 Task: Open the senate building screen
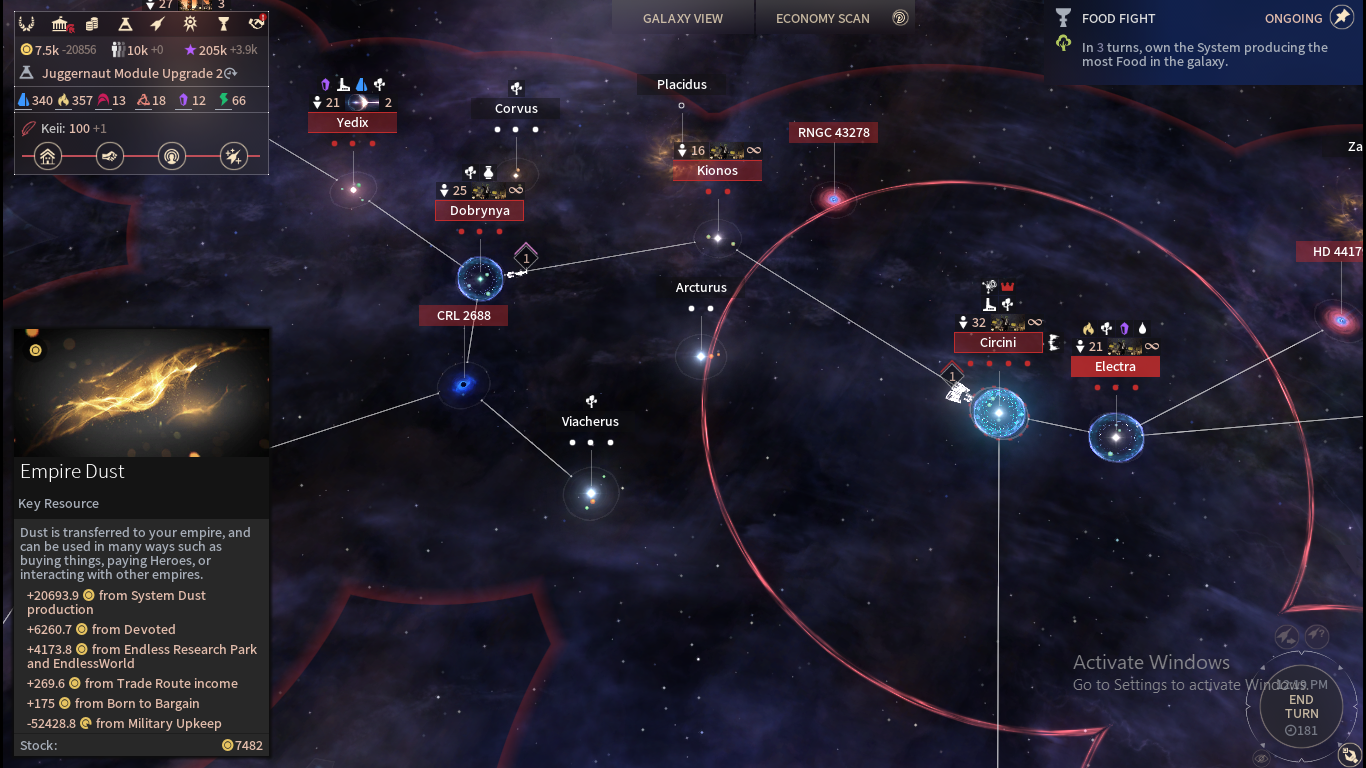point(60,24)
